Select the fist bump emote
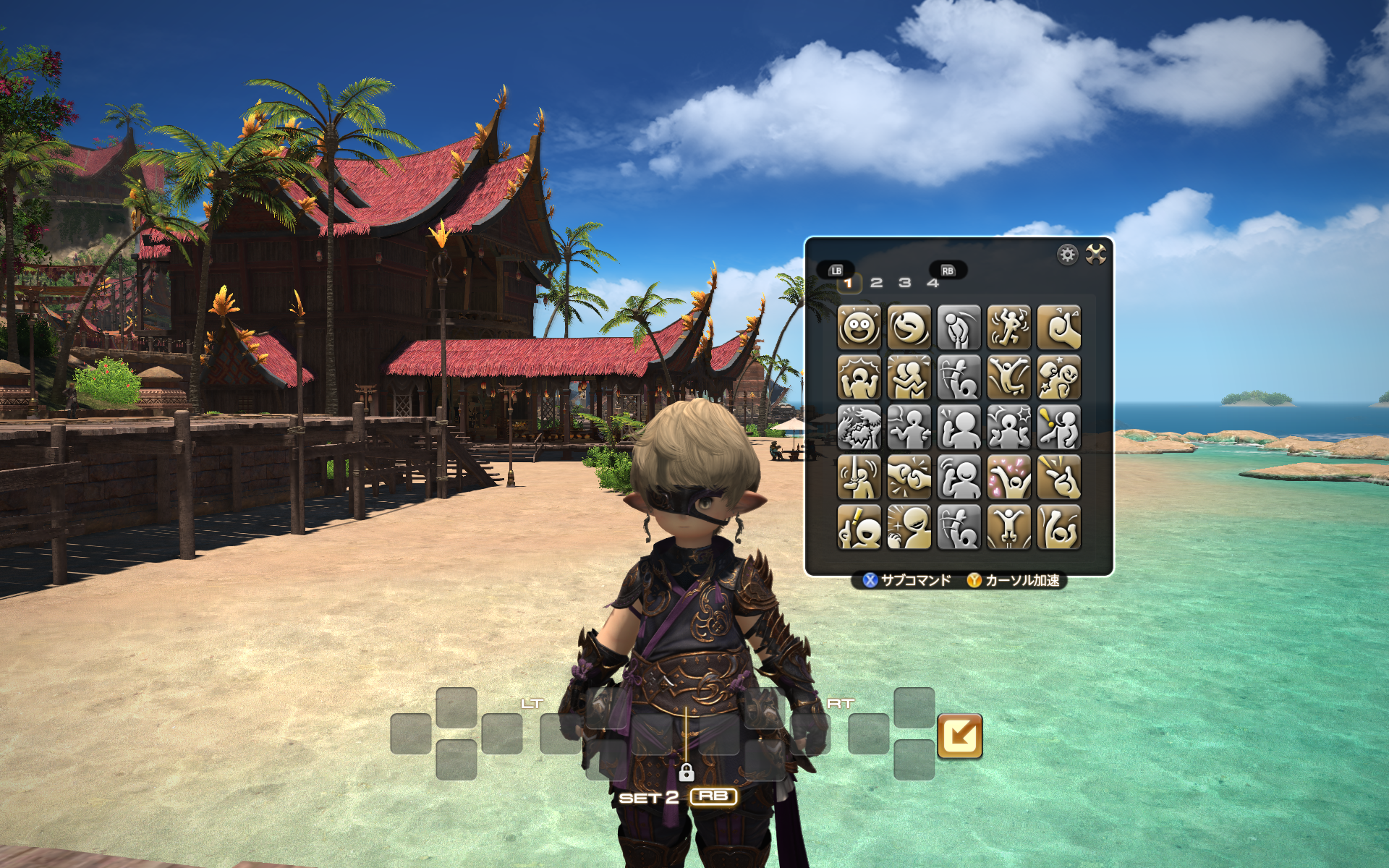 click(909, 477)
